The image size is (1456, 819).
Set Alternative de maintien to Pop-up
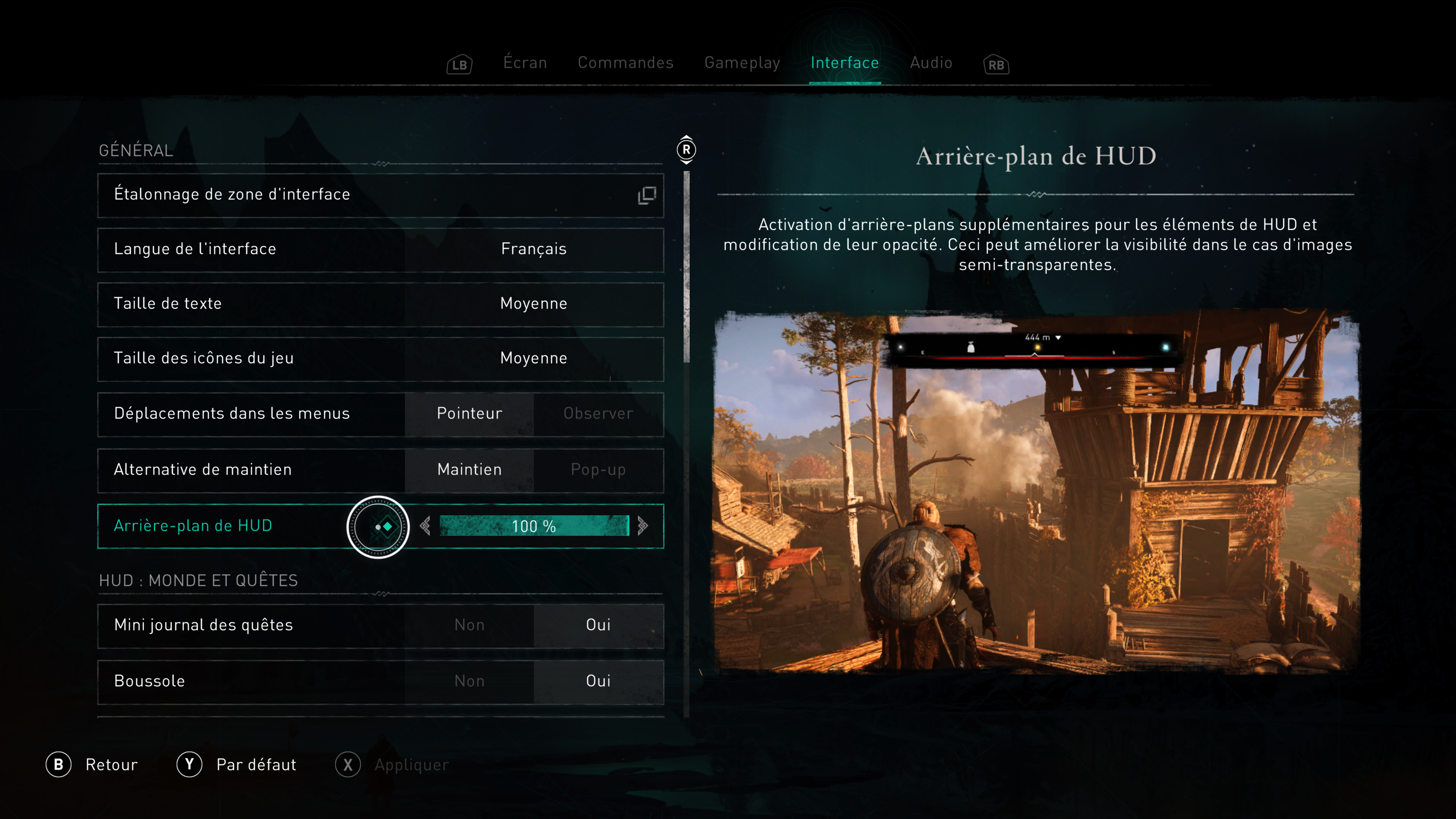(598, 470)
